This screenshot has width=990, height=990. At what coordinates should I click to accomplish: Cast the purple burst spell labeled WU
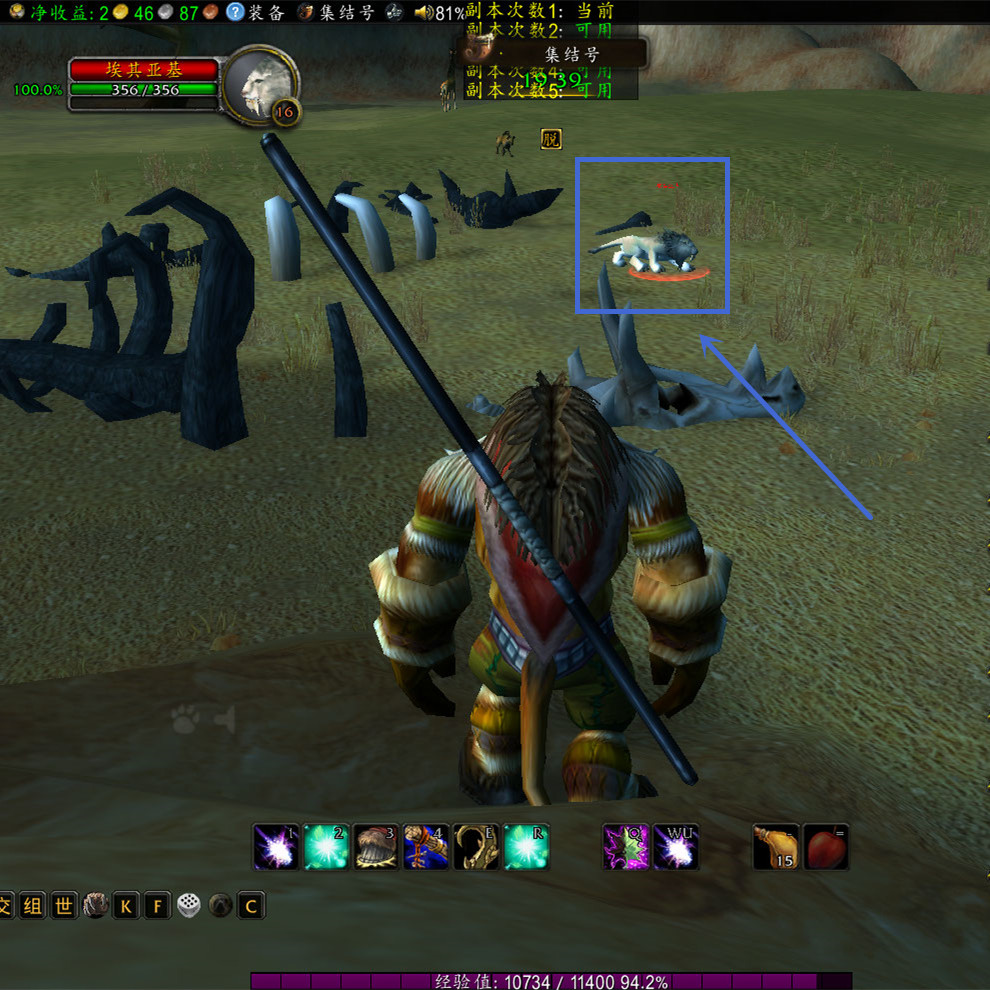(676, 847)
